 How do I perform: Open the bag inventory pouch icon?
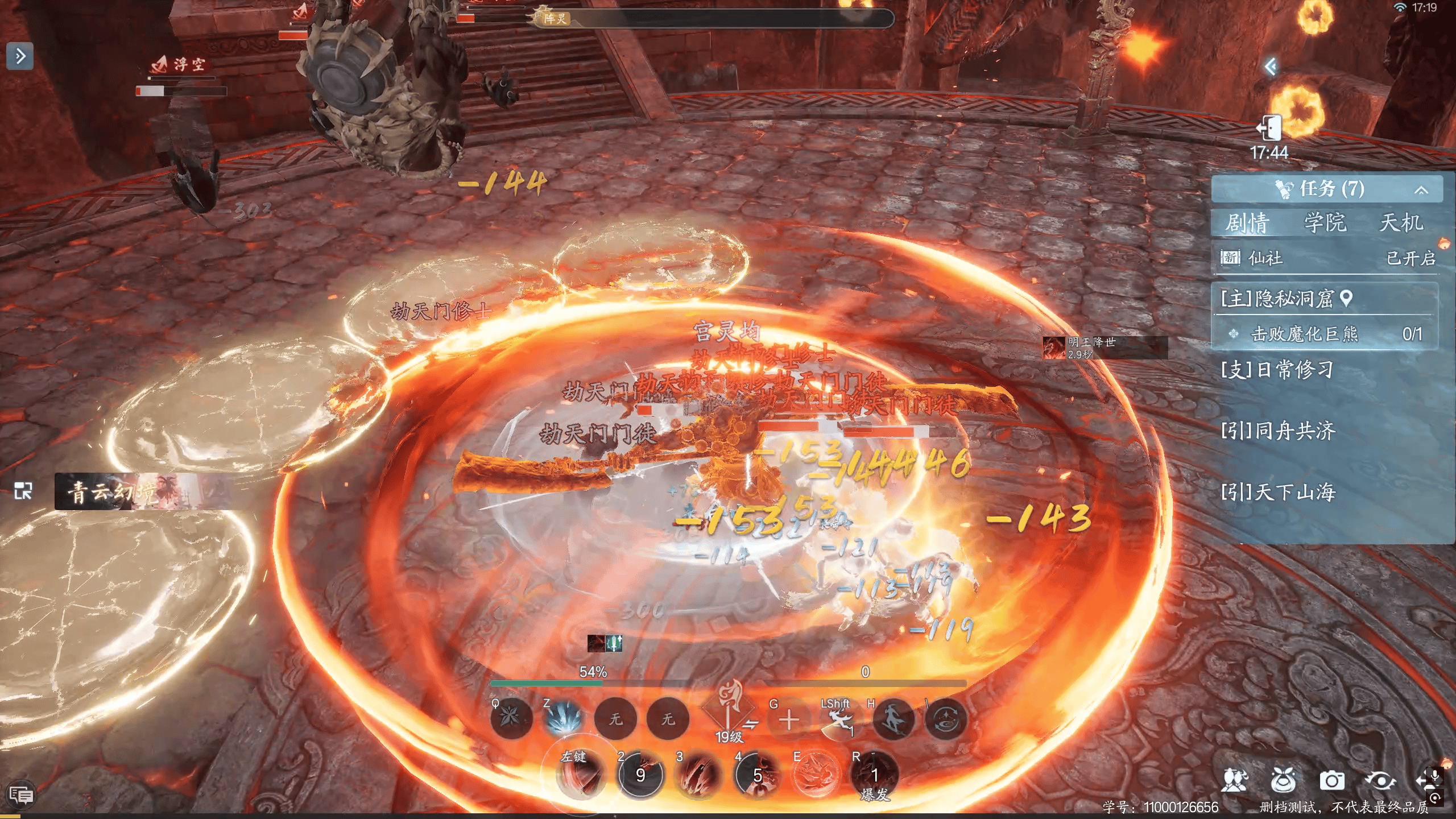(1283, 781)
